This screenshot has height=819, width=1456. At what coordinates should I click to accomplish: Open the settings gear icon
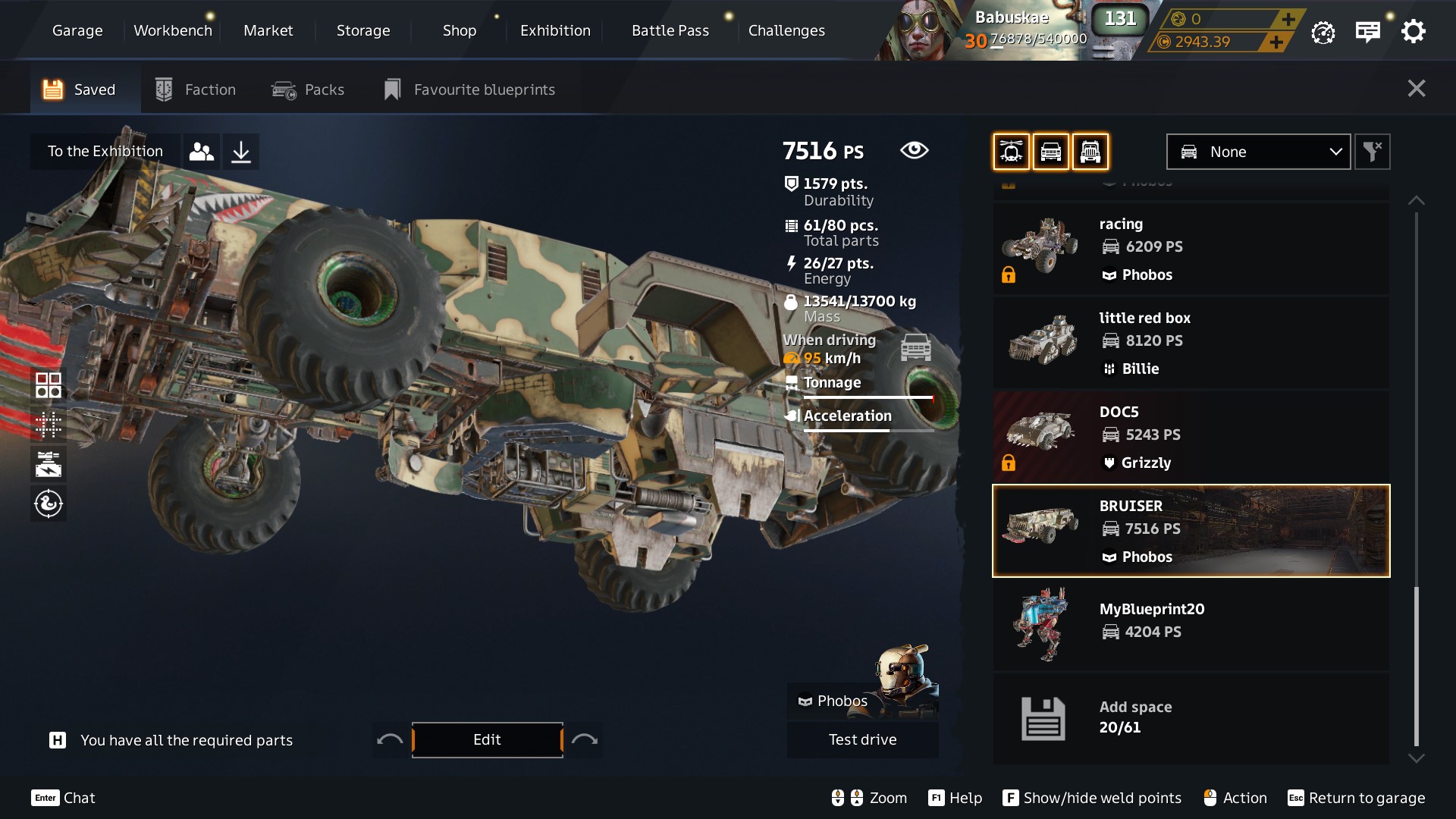point(1413,31)
